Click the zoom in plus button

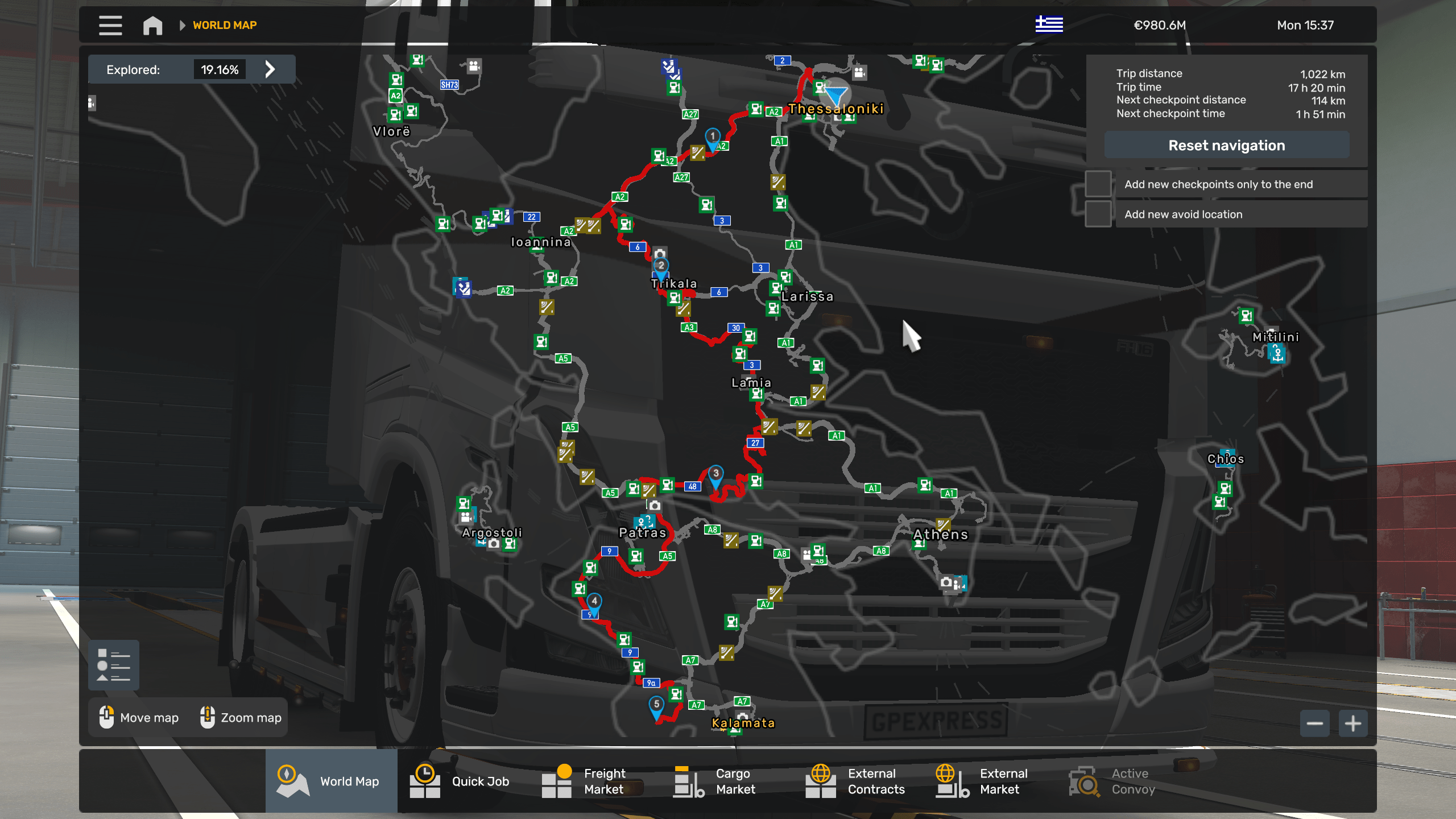(1352, 723)
